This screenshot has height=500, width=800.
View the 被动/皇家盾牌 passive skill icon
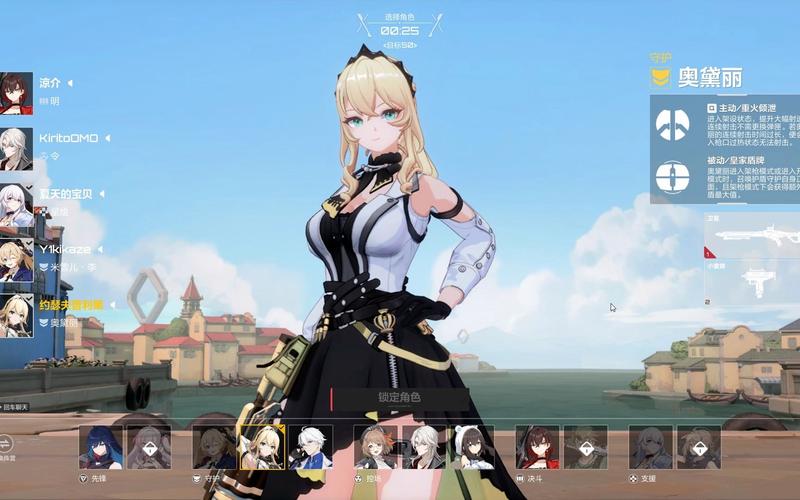point(672,177)
